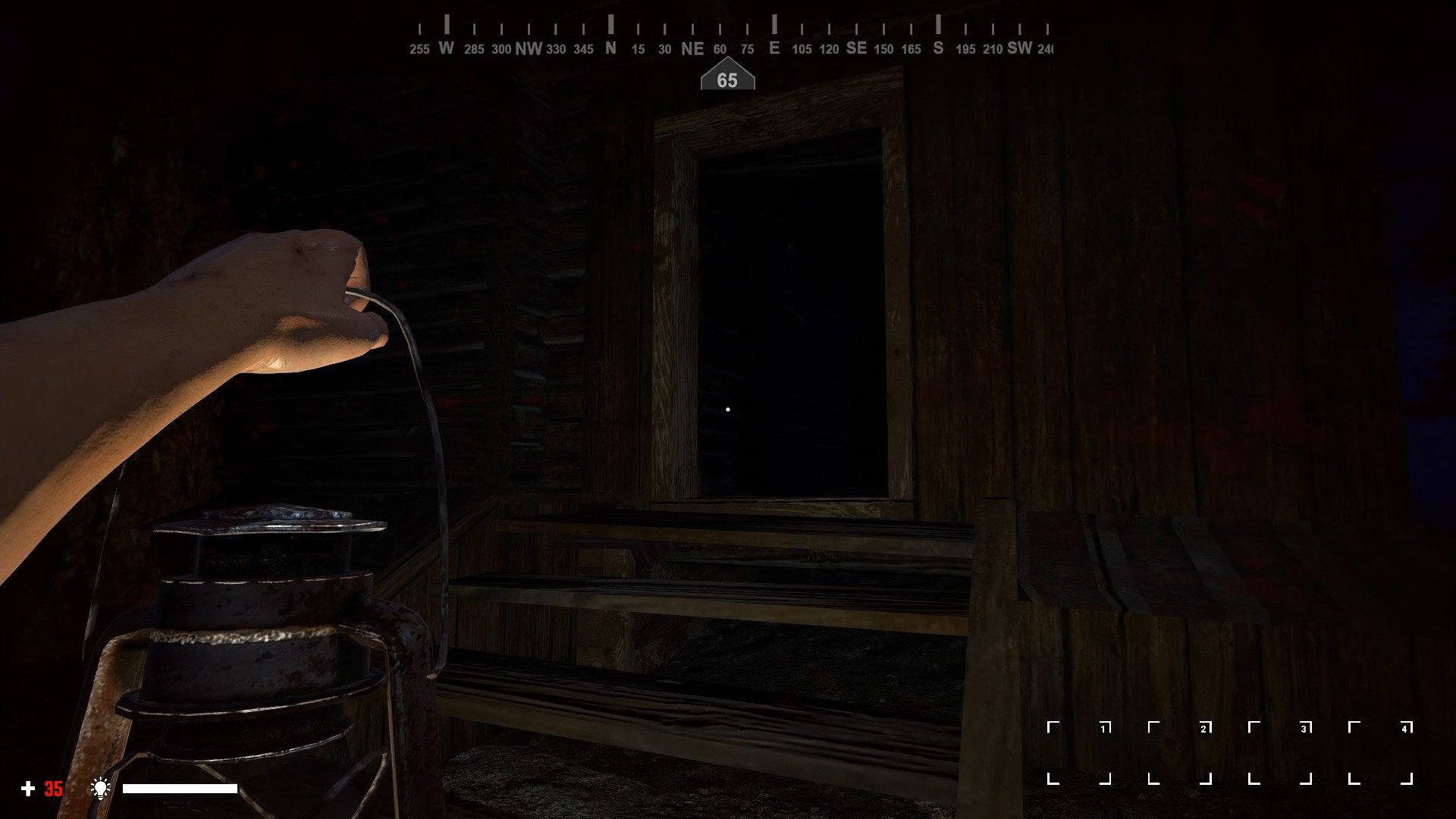
Task: Click the S cardinal direction marker
Action: click(937, 49)
